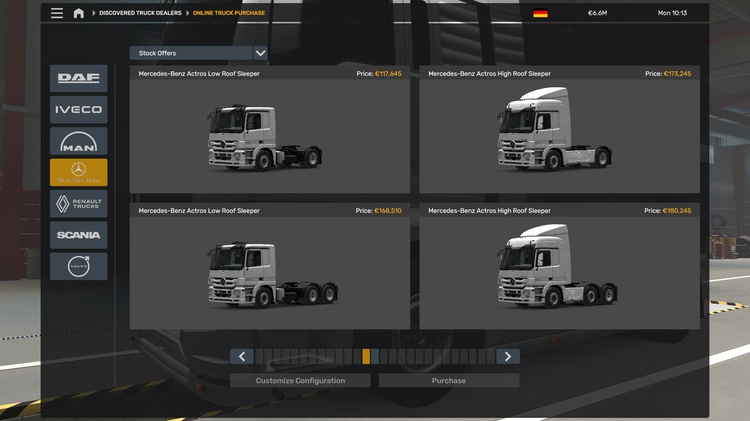This screenshot has height=421, width=750.
Task: Navigate to Discovered Truck Dealers breadcrumb
Action: coord(142,13)
